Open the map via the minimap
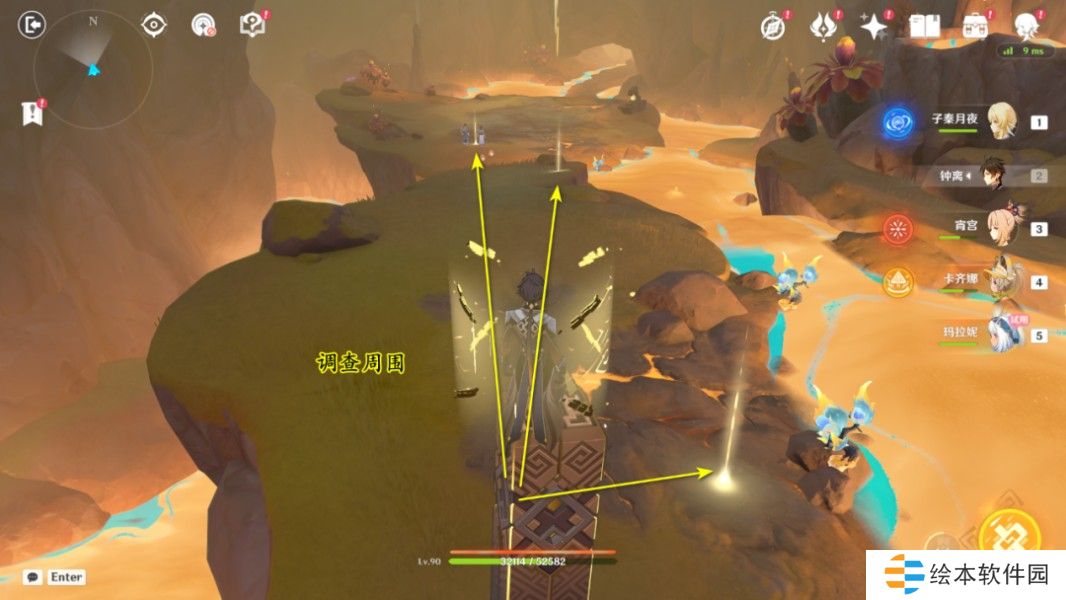Screen dimensions: 1066x600 pos(93,69)
